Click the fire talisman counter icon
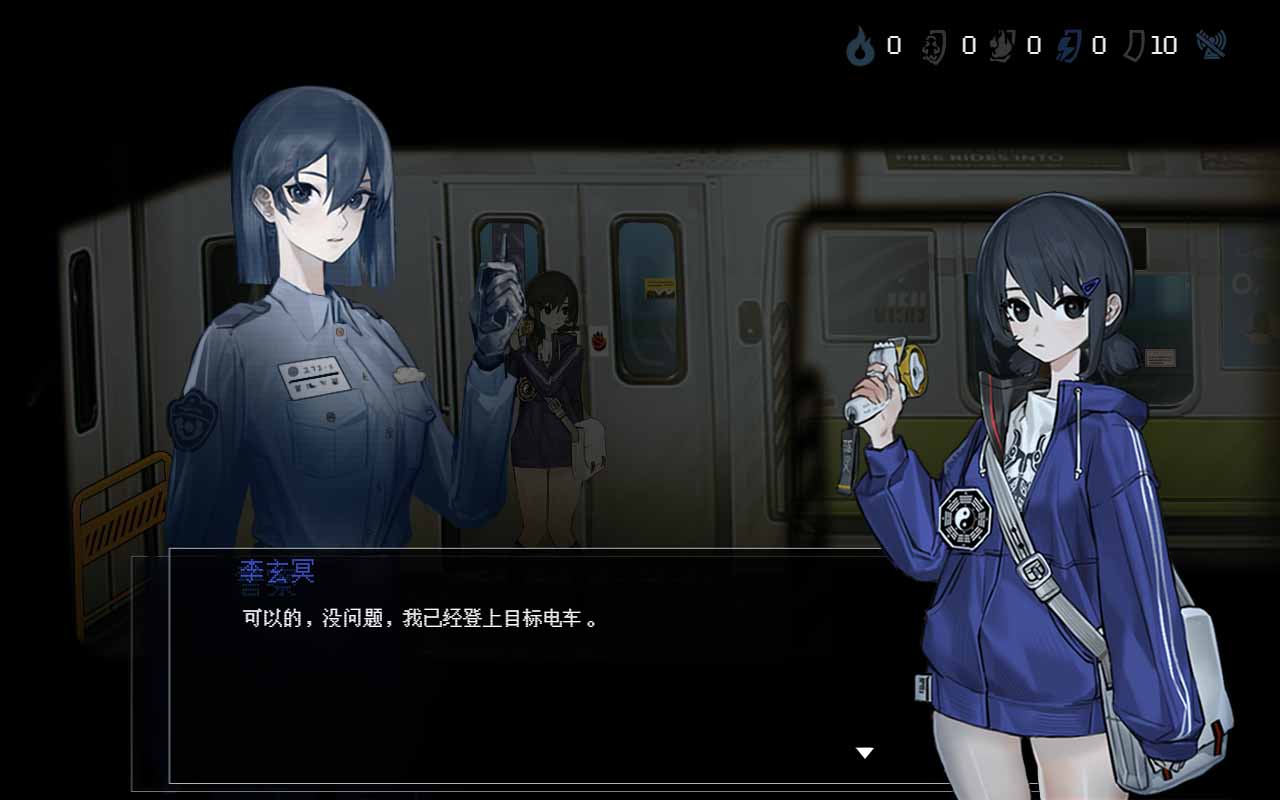Screen dimensions: 1280x800 [1002, 46]
